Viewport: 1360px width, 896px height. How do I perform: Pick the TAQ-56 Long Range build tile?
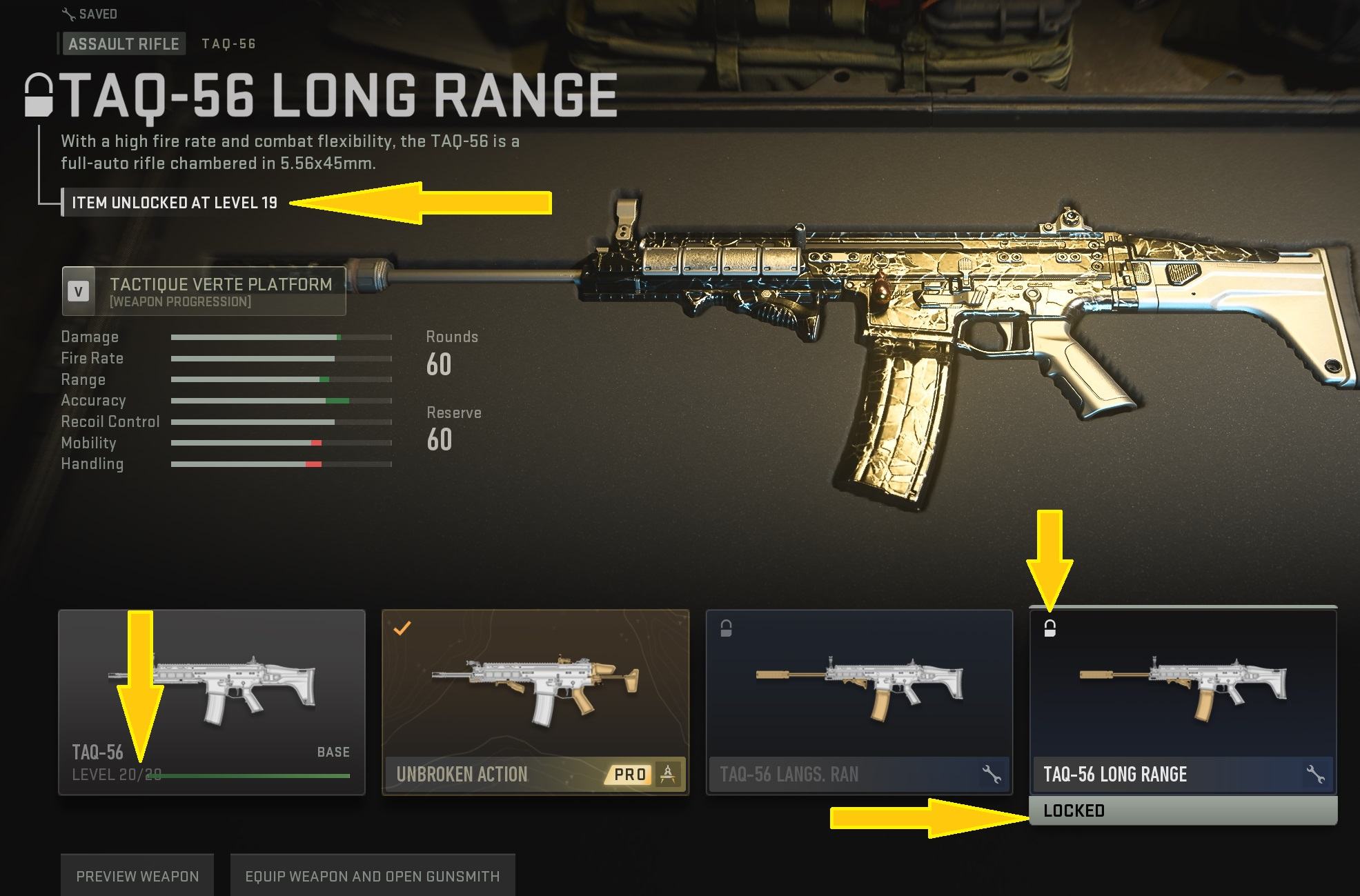[x=1183, y=701]
